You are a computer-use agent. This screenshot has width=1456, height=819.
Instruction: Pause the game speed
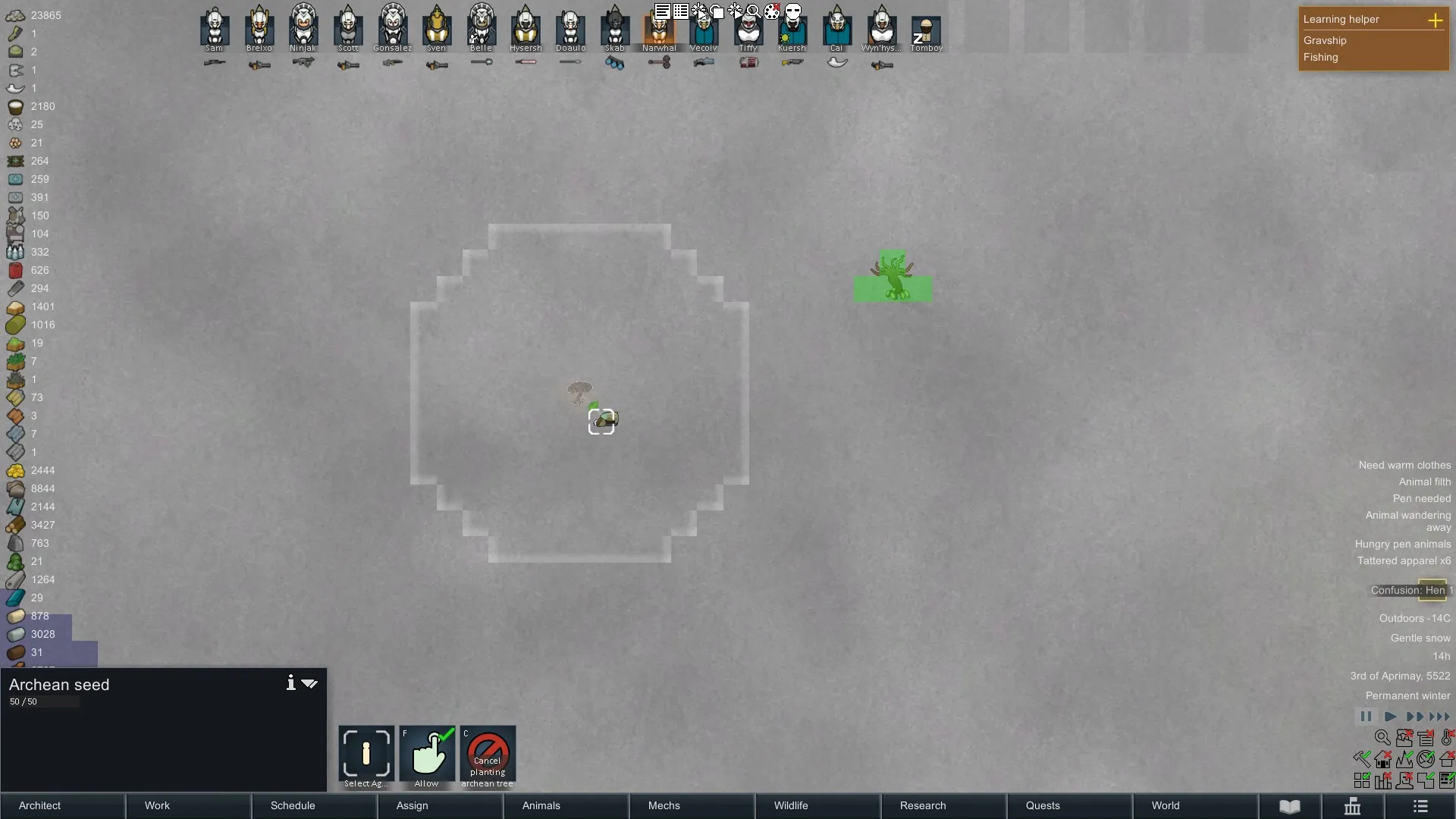click(1366, 717)
